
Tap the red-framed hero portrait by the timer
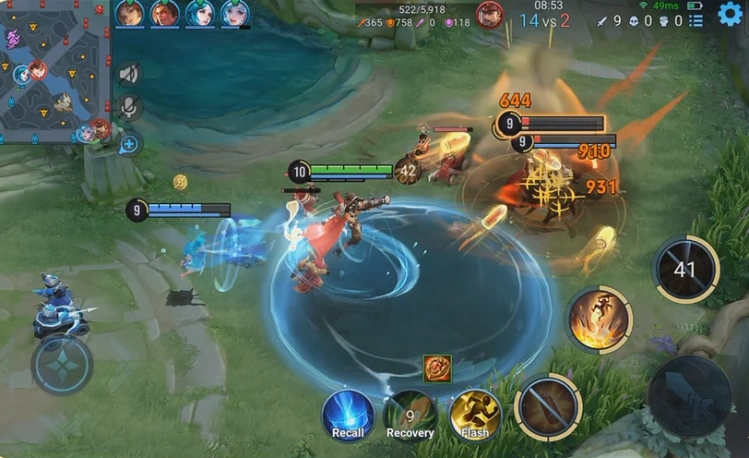(x=489, y=14)
